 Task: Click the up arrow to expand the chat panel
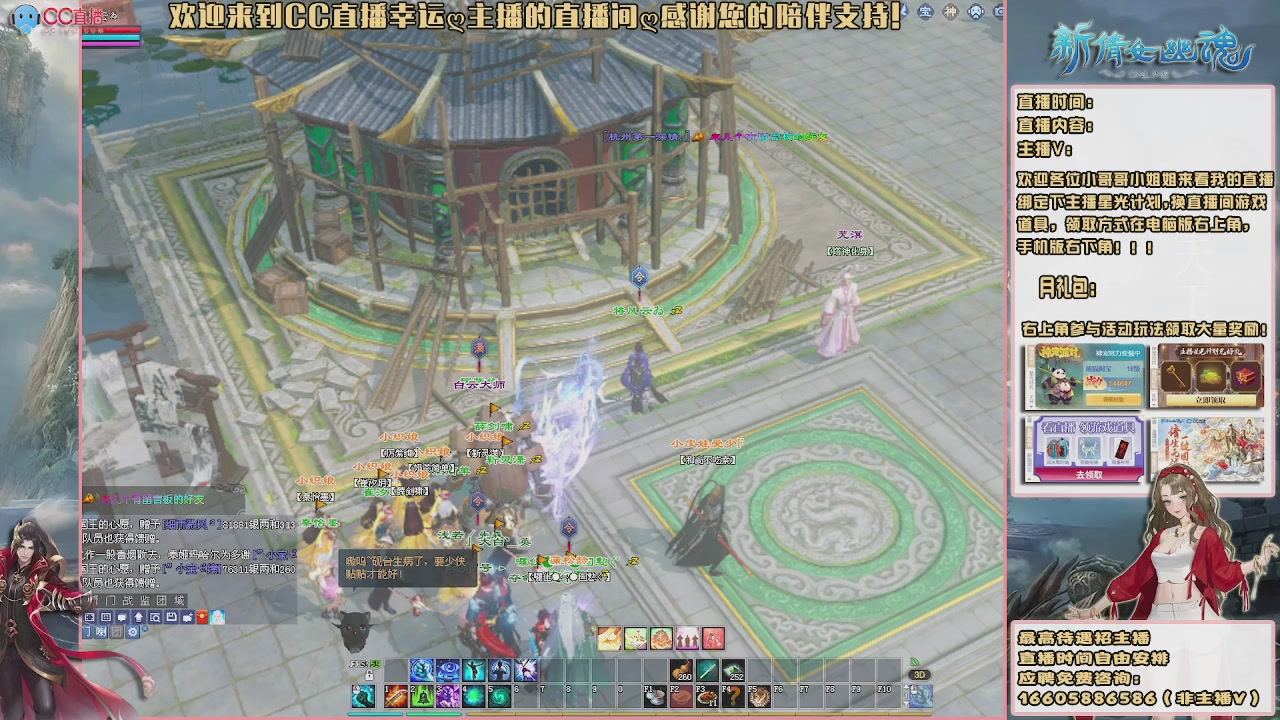pos(139,617)
